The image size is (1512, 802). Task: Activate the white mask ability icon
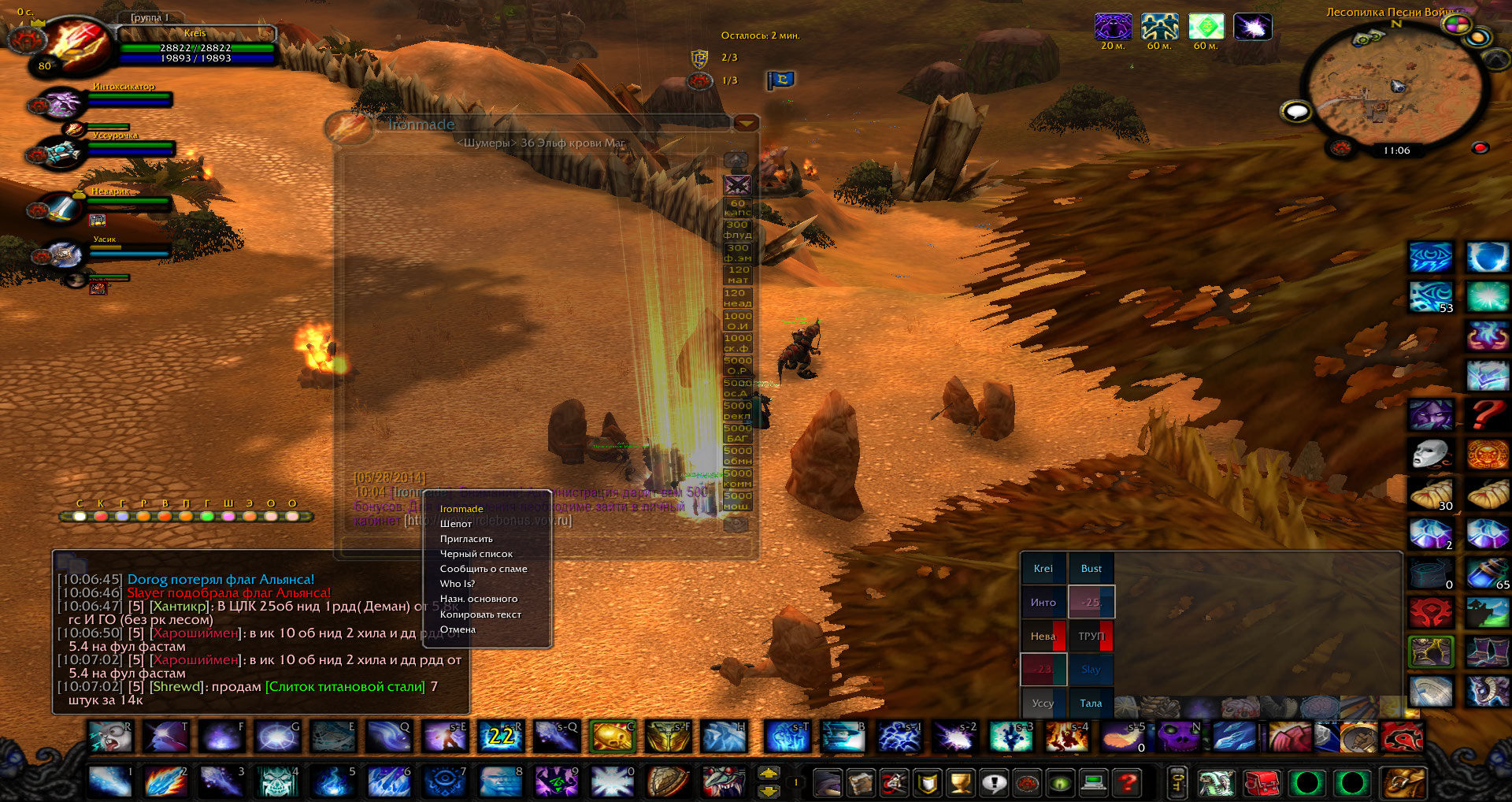pyautogui.click(x=1430, y=455)
